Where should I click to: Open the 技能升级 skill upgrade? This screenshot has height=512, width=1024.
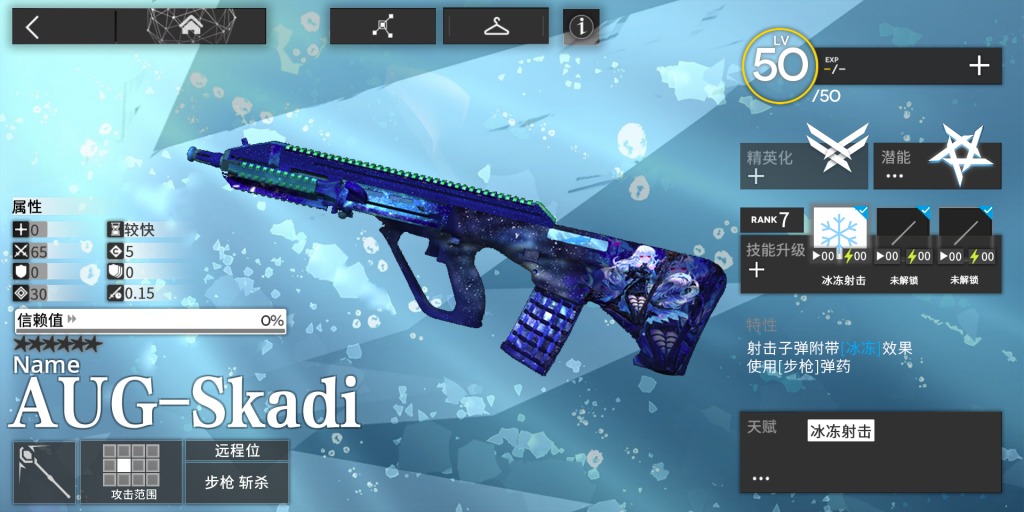tap(774, 259)
